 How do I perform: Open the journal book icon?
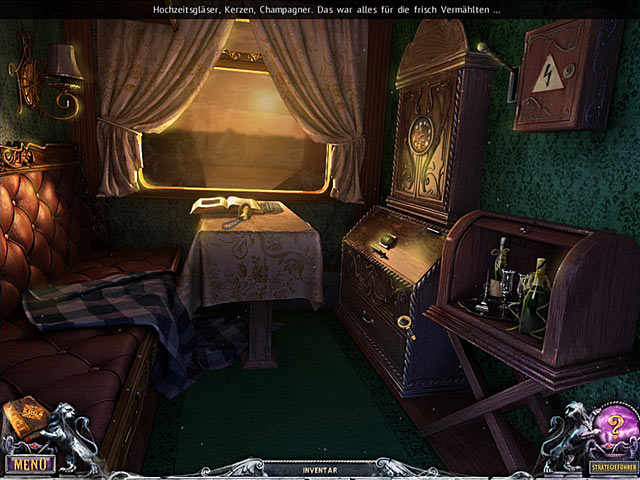coord(26,418)
